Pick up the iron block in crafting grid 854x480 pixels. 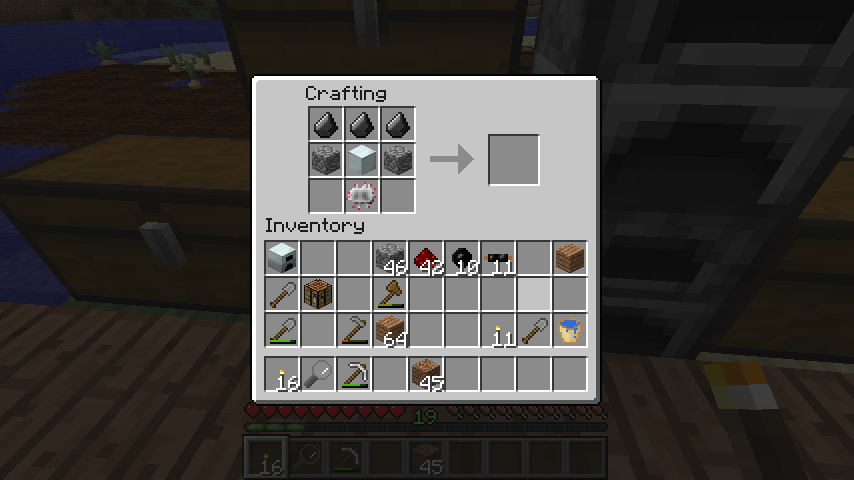[x=361, y=159]
